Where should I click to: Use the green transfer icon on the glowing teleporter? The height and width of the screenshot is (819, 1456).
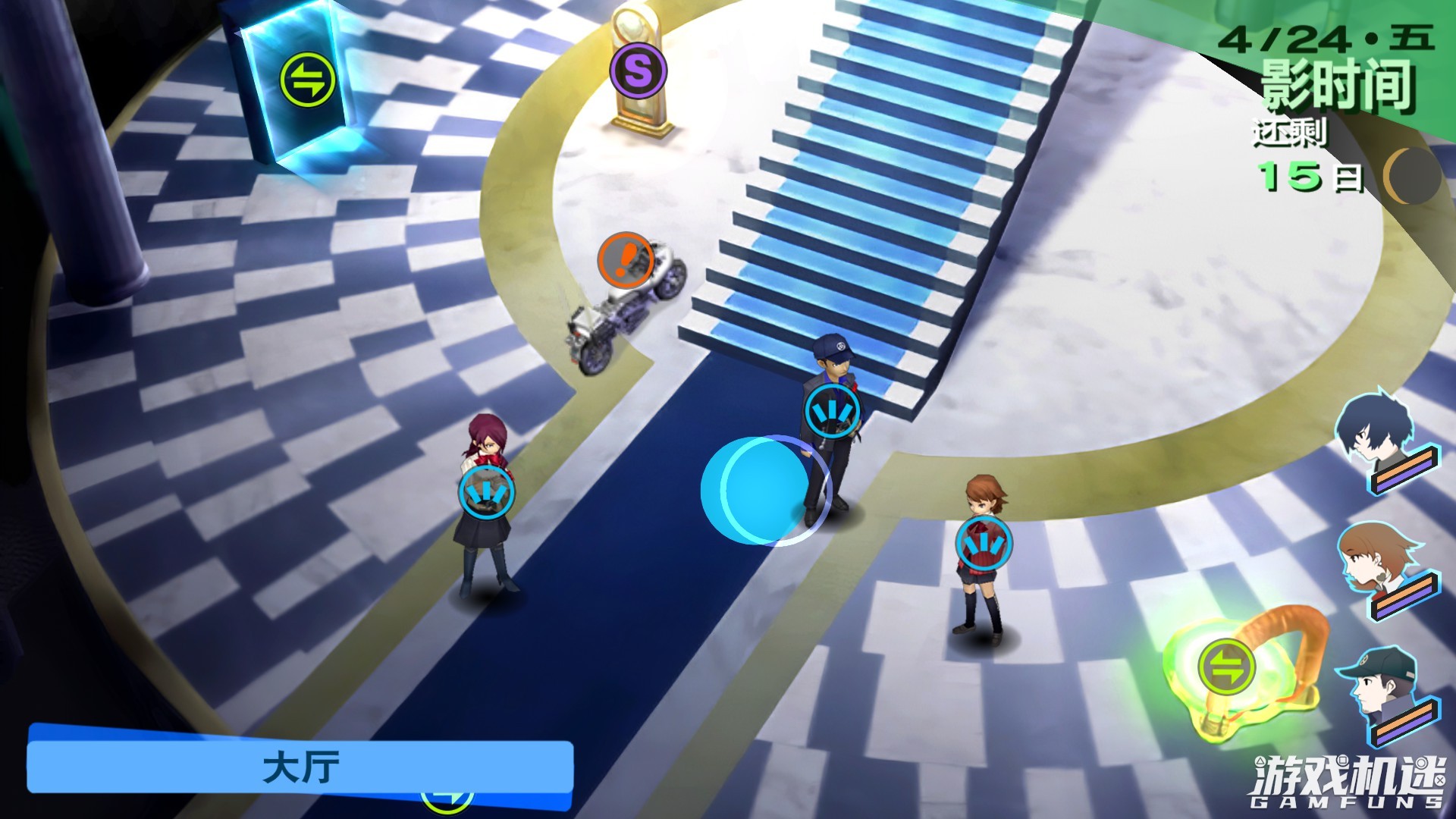click(x=1226, y=667)
